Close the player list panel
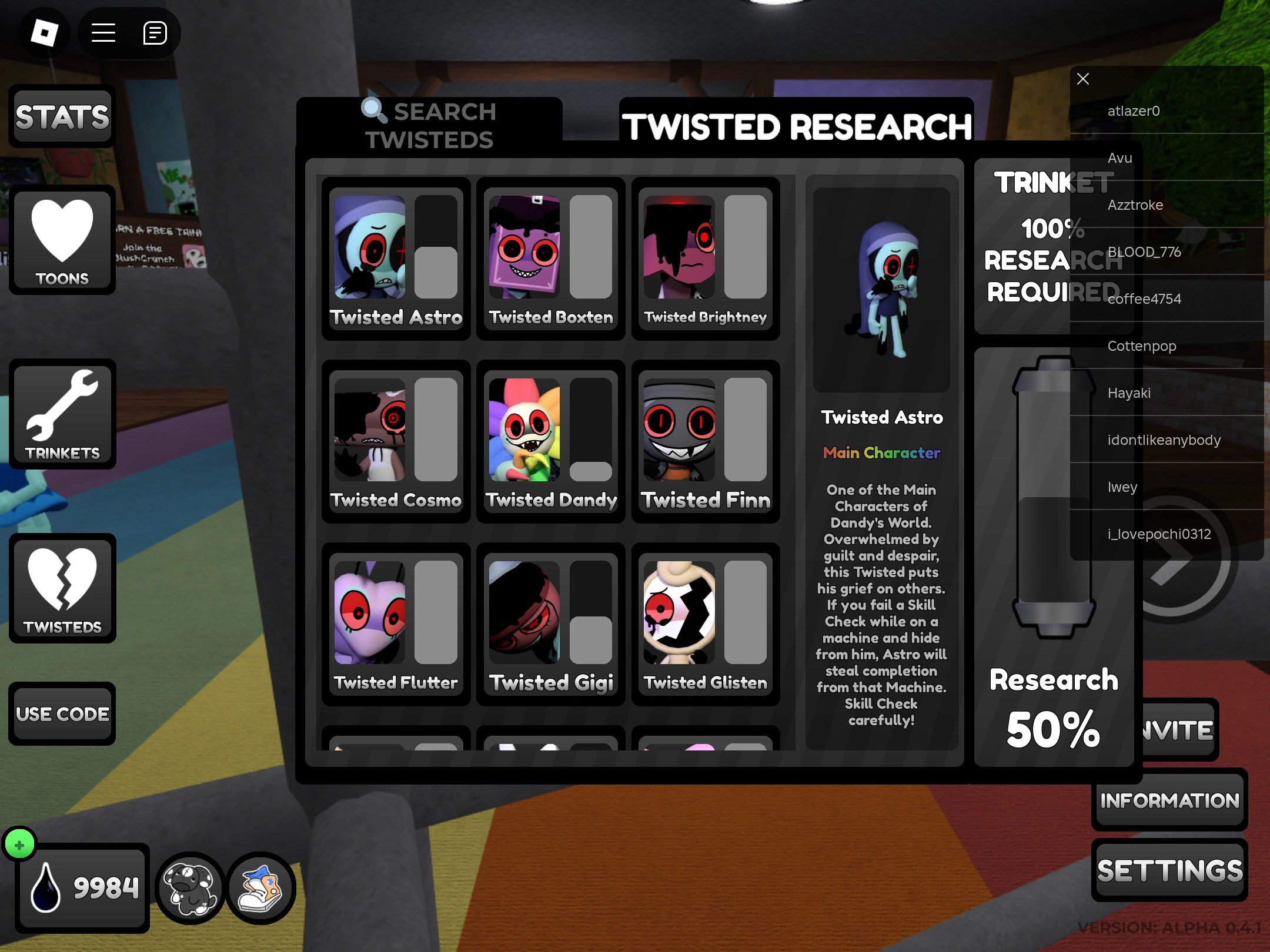 [x=1082, y=78]
